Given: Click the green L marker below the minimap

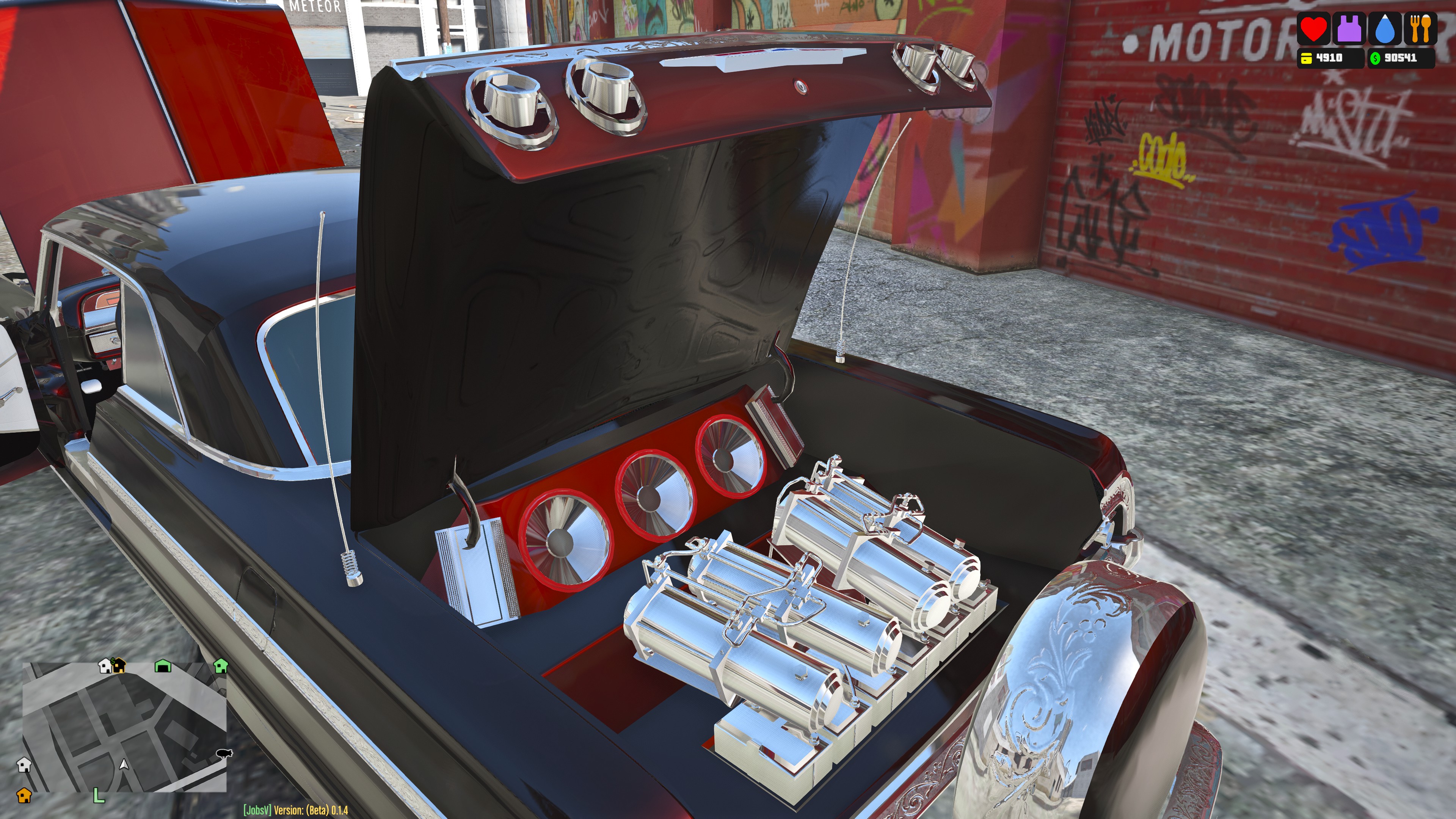Looking at the screenshot, I should click(98, 796).
